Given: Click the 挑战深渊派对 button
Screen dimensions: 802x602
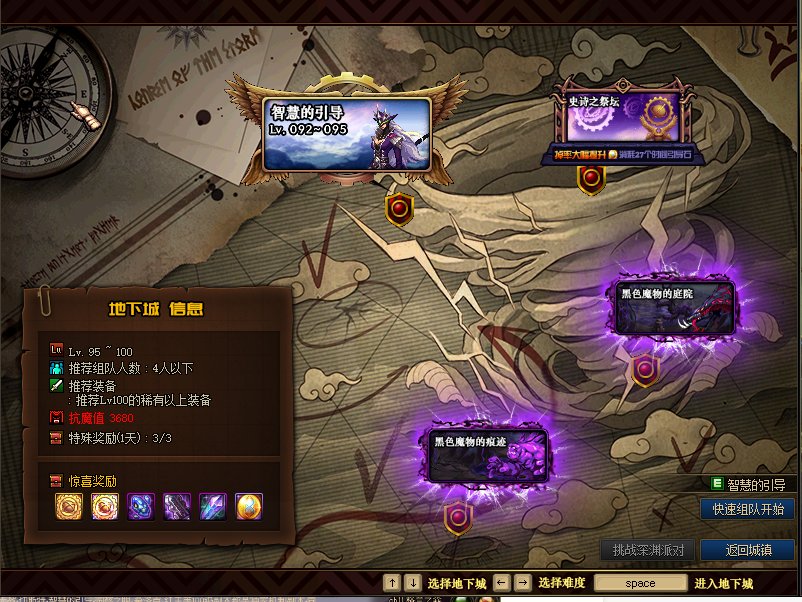Looking at the screenshot, I should coord(647,550).
